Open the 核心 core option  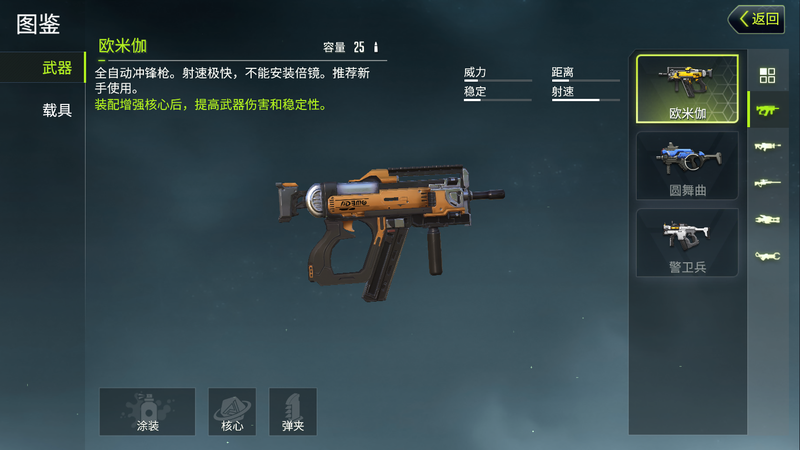pyautogui.click(x=232, y=412)
